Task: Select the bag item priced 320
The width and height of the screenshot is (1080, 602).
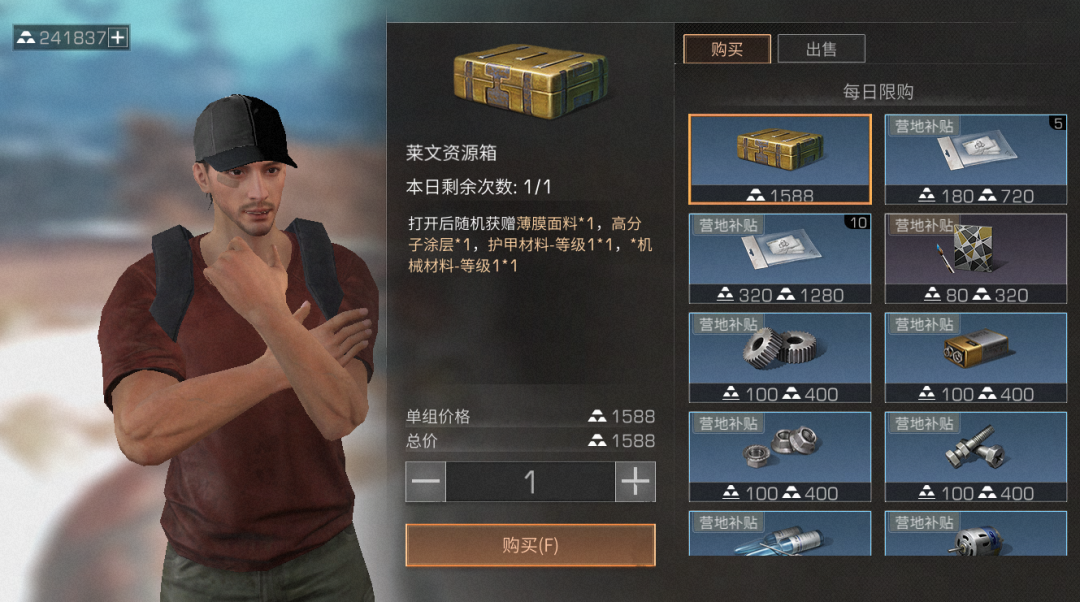Action: click(x=779, y=258)
